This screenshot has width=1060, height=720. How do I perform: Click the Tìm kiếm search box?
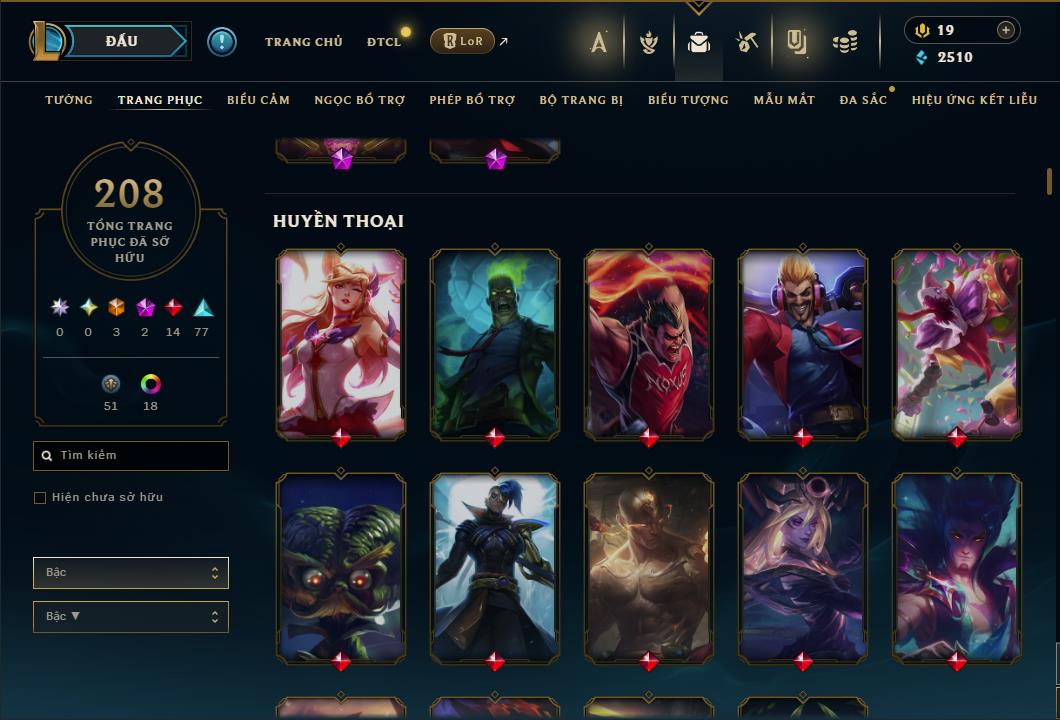pyautogui.click(x=131, y=456)
